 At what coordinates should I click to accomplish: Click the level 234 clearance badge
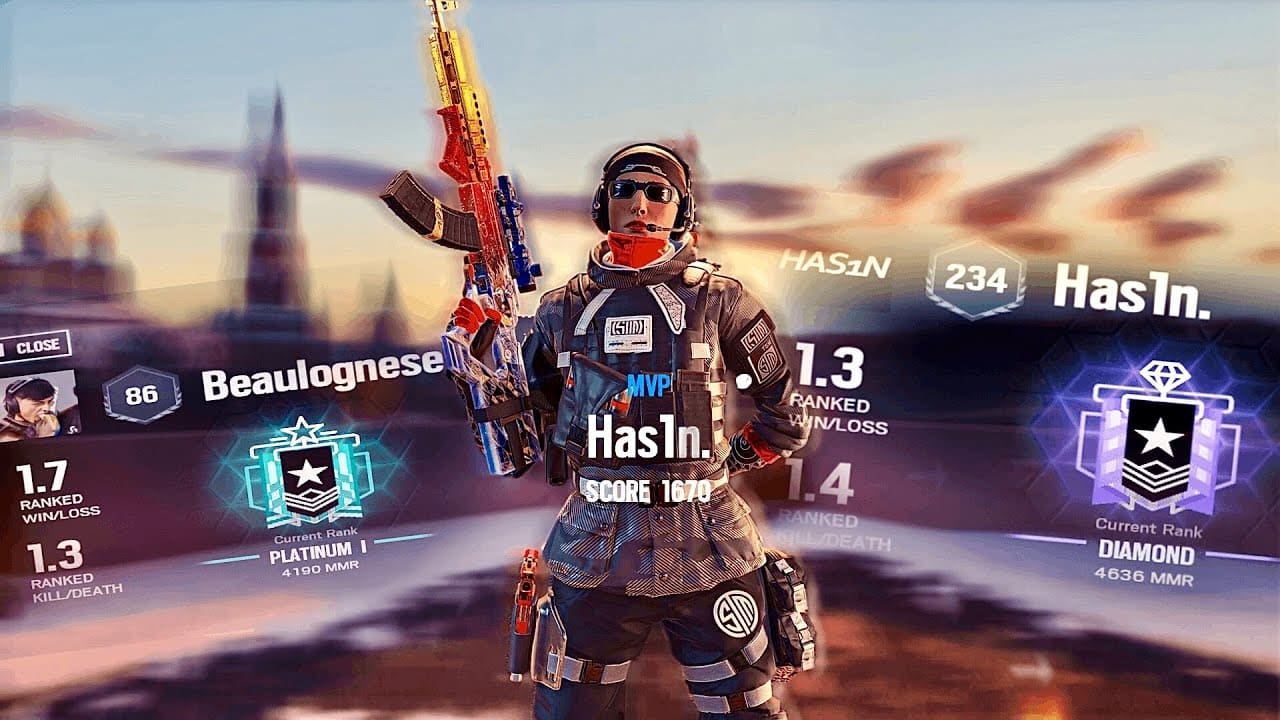coord(976,280)
